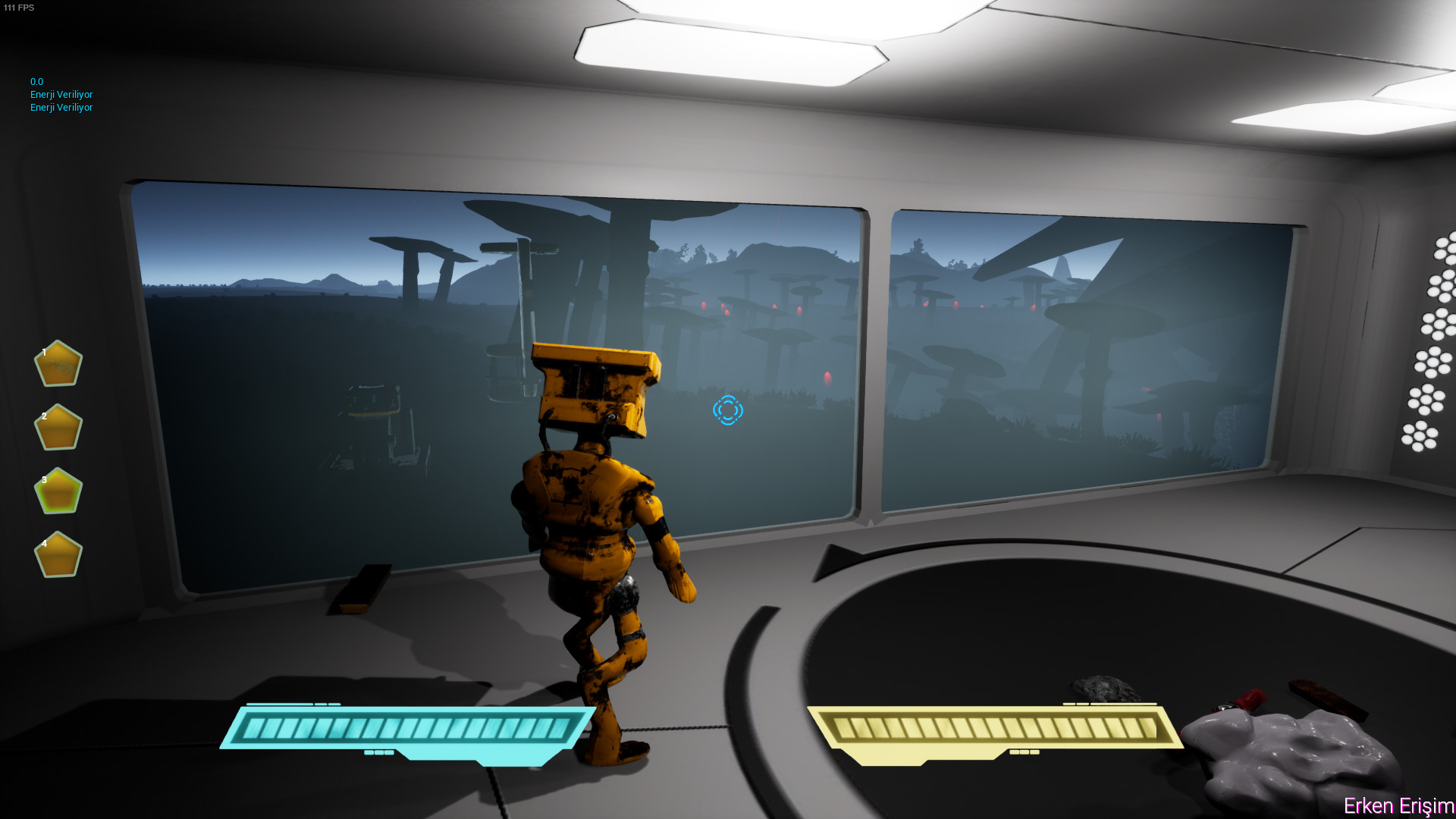Click the 111 FPS counter text
Screen dimensions: 1456x819
[x=20, y=8]
